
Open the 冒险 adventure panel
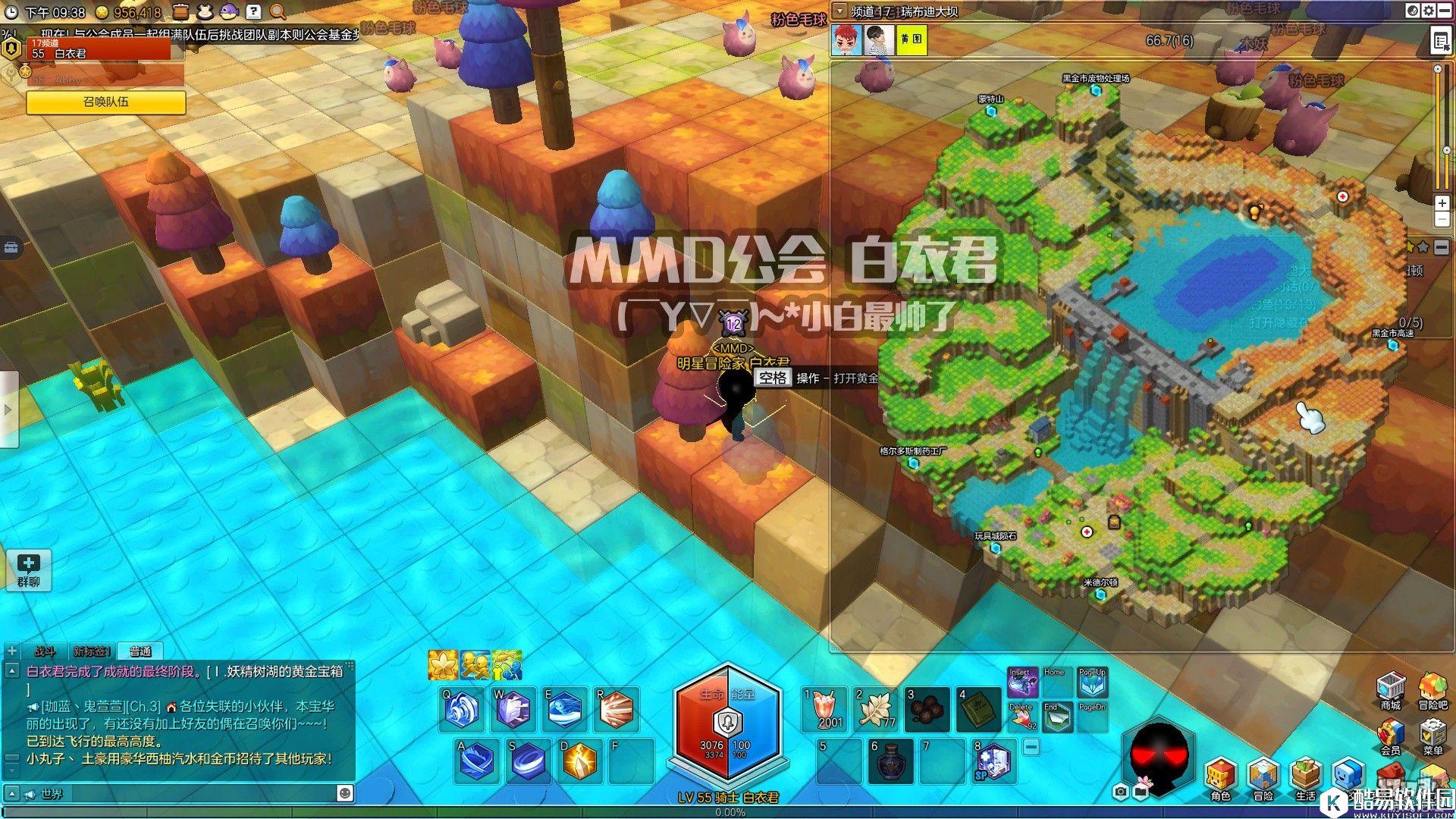(x=1263, y=777)
